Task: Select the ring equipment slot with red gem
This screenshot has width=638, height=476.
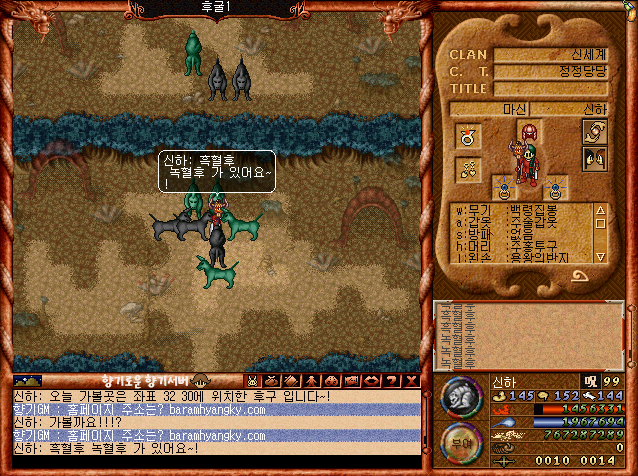Action: 467,135
